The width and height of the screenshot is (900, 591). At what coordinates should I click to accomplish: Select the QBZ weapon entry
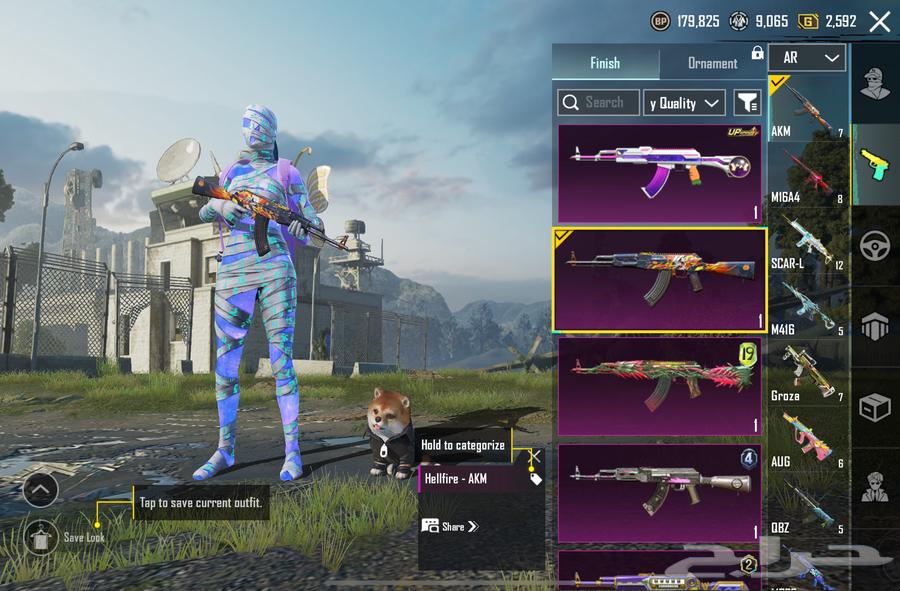pos(807,505)
